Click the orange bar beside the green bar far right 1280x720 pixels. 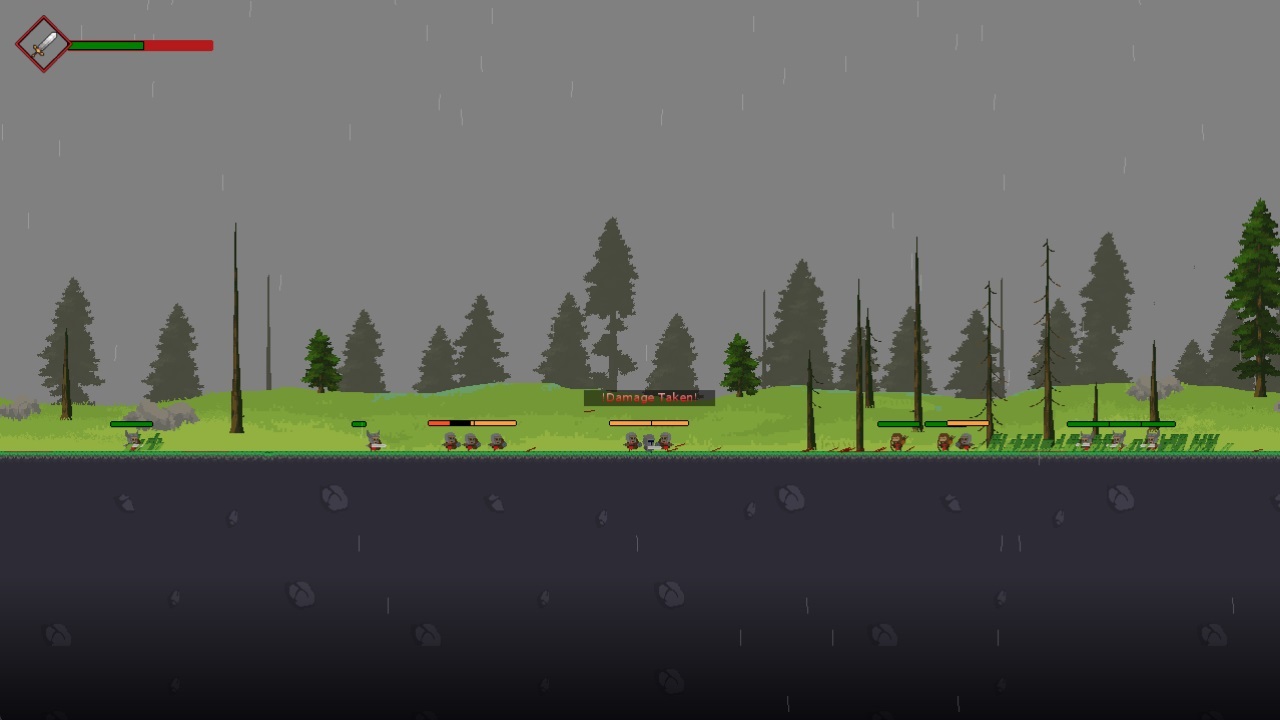click(x=968, y=423)
